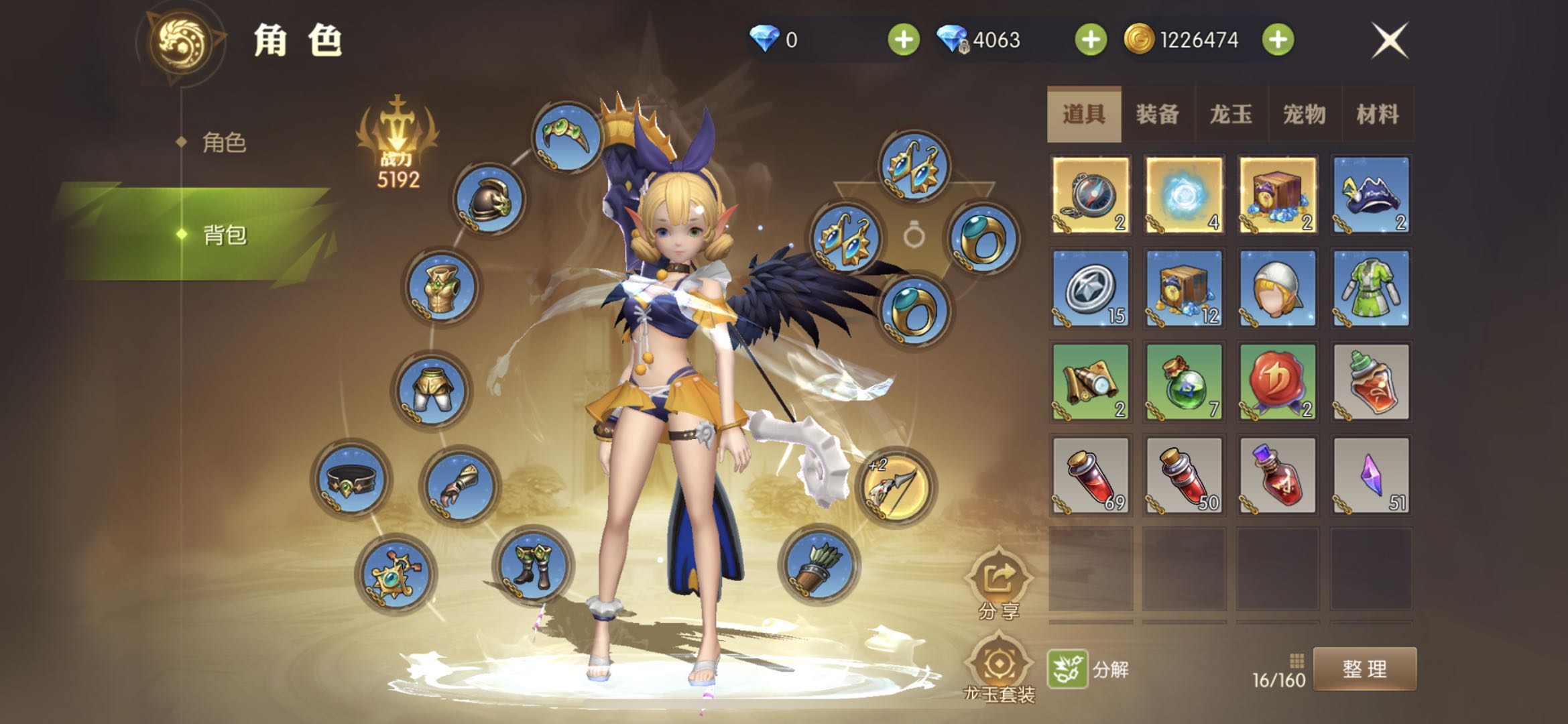The width and height of the screenshot is (1568, 724).
Task: Show the 宠物 pets tab
Action: [x=1305, y=115]
